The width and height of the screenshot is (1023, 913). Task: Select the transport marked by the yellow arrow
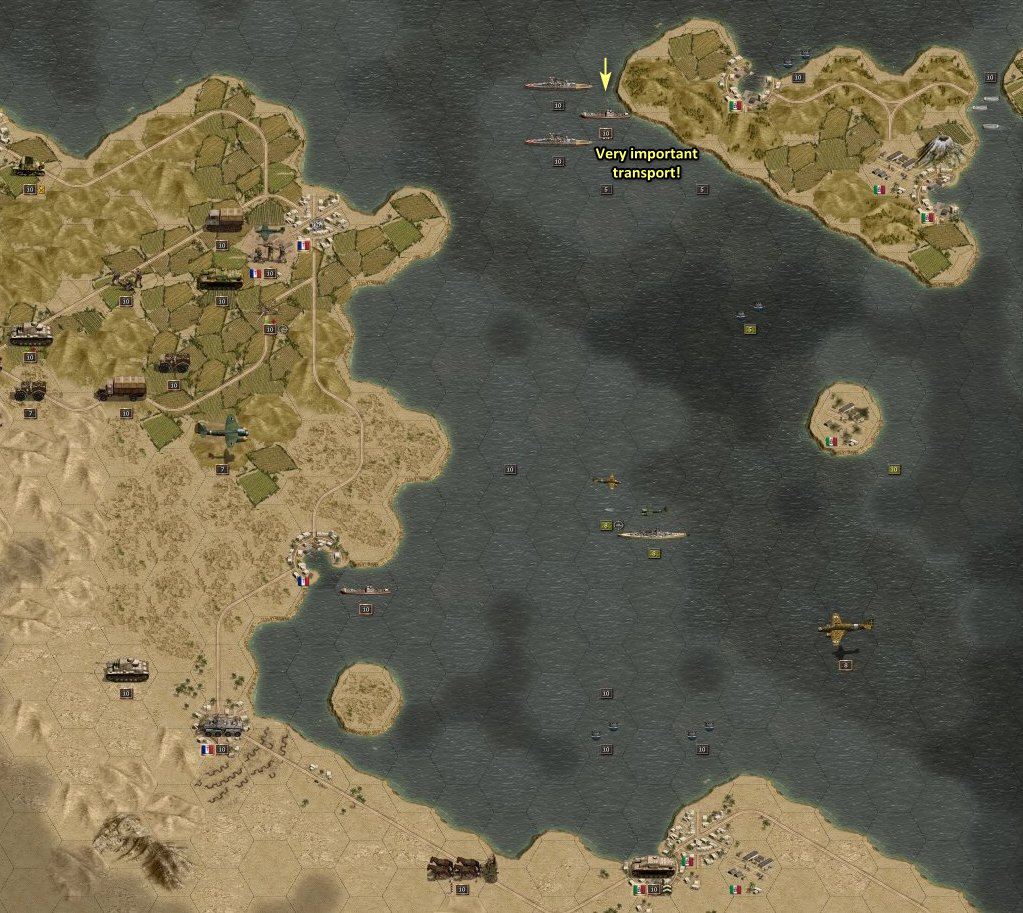coord(604,115)
